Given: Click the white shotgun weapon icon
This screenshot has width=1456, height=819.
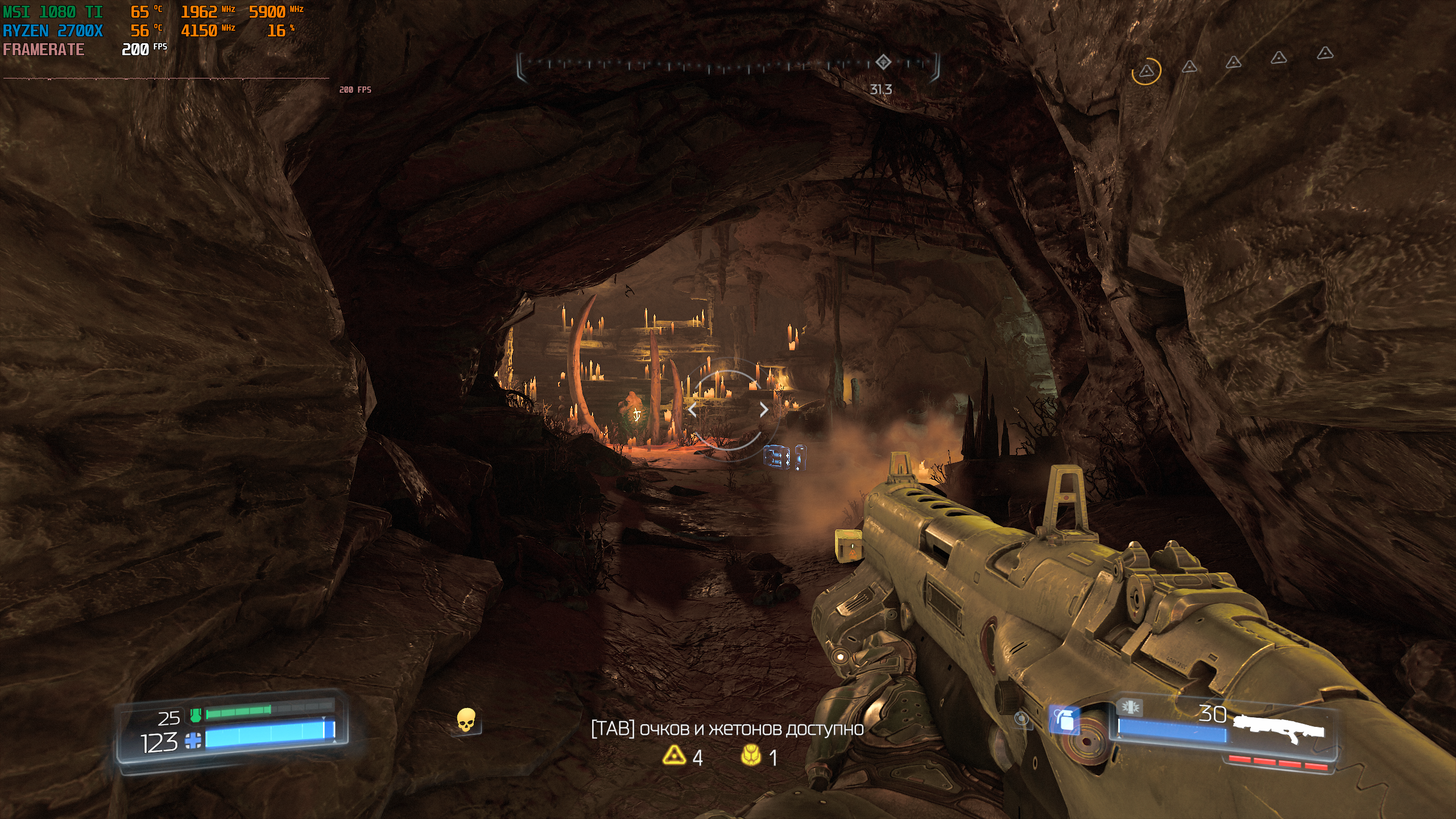Looking at the screenshot, I should tap(1281, 729).
